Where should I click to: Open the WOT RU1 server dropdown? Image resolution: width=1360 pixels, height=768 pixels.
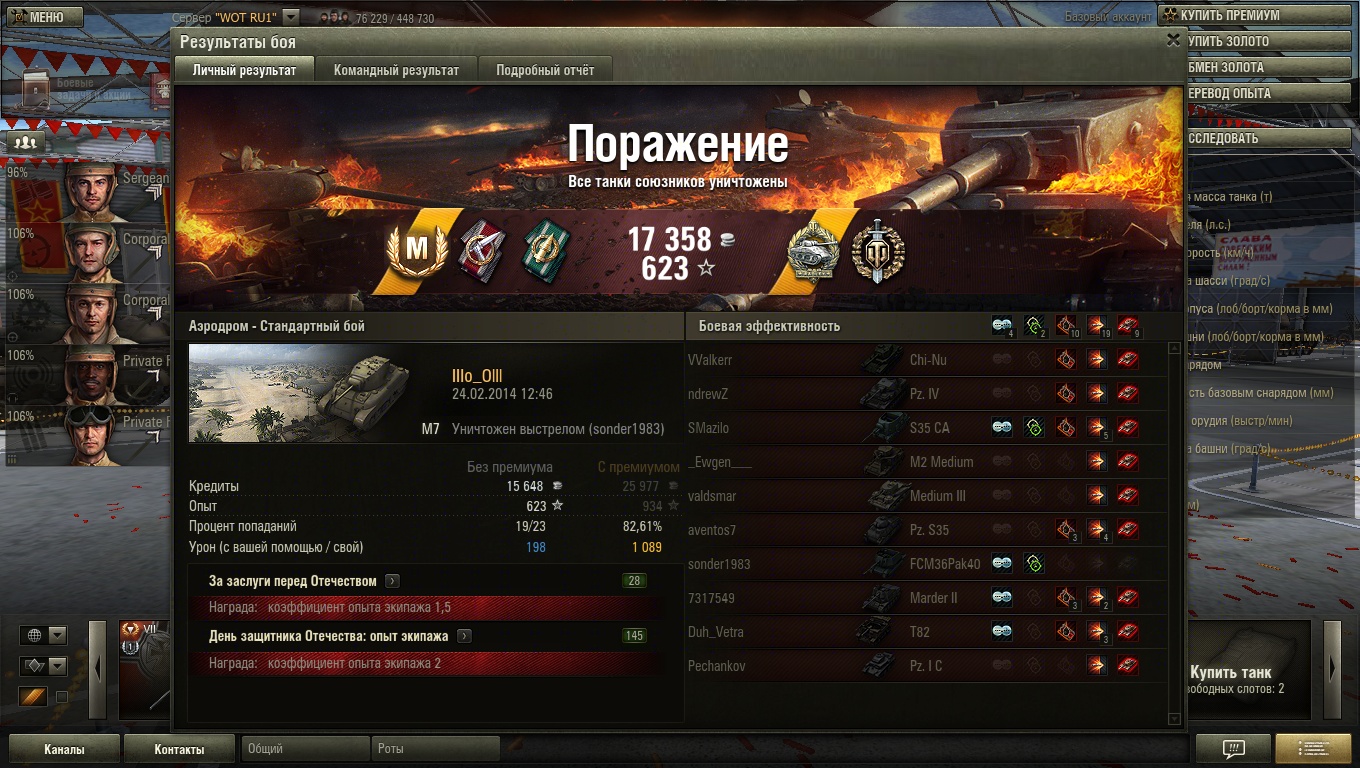coord(290,17)
